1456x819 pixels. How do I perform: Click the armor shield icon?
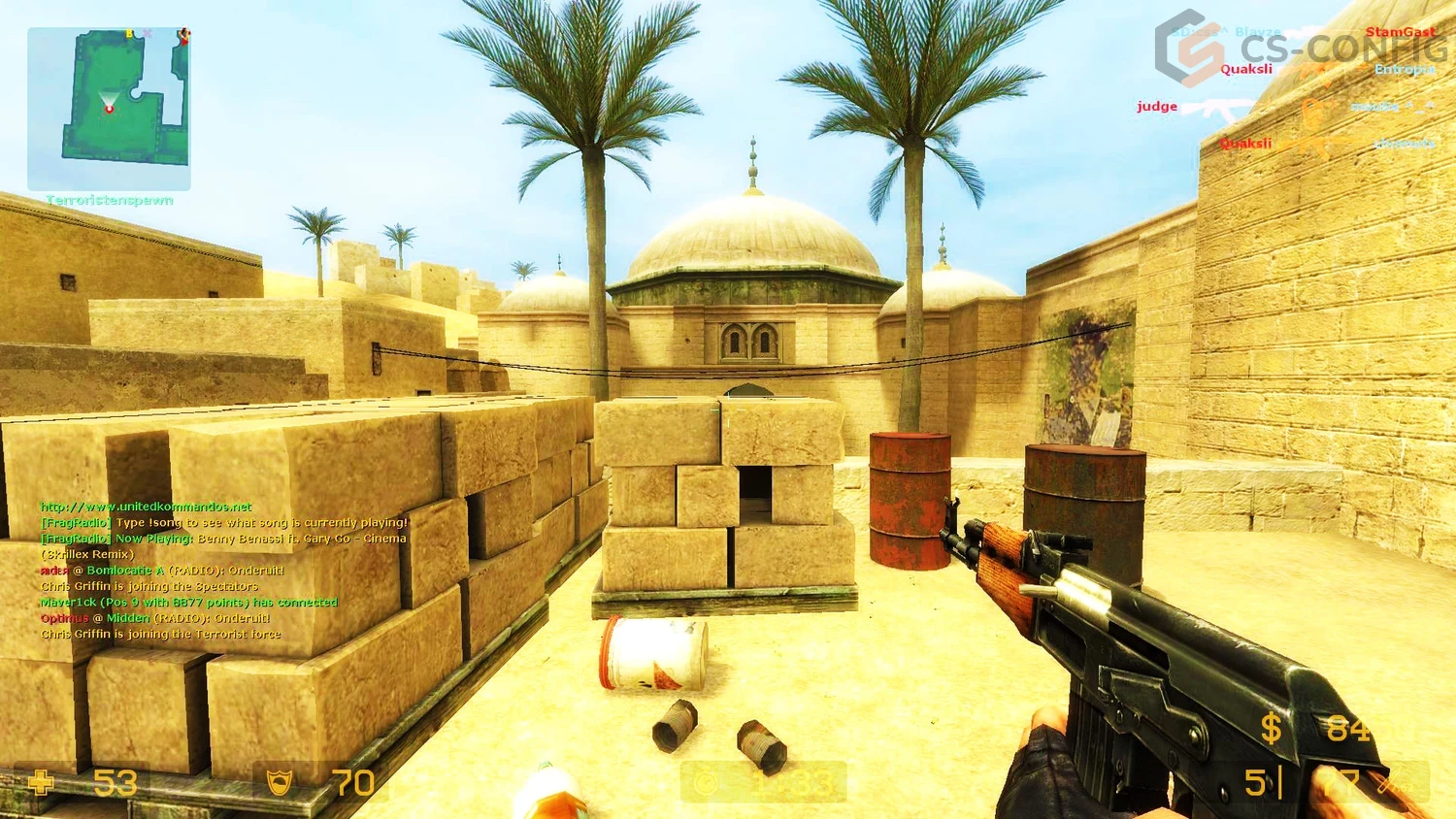click(x=279, y=781)
